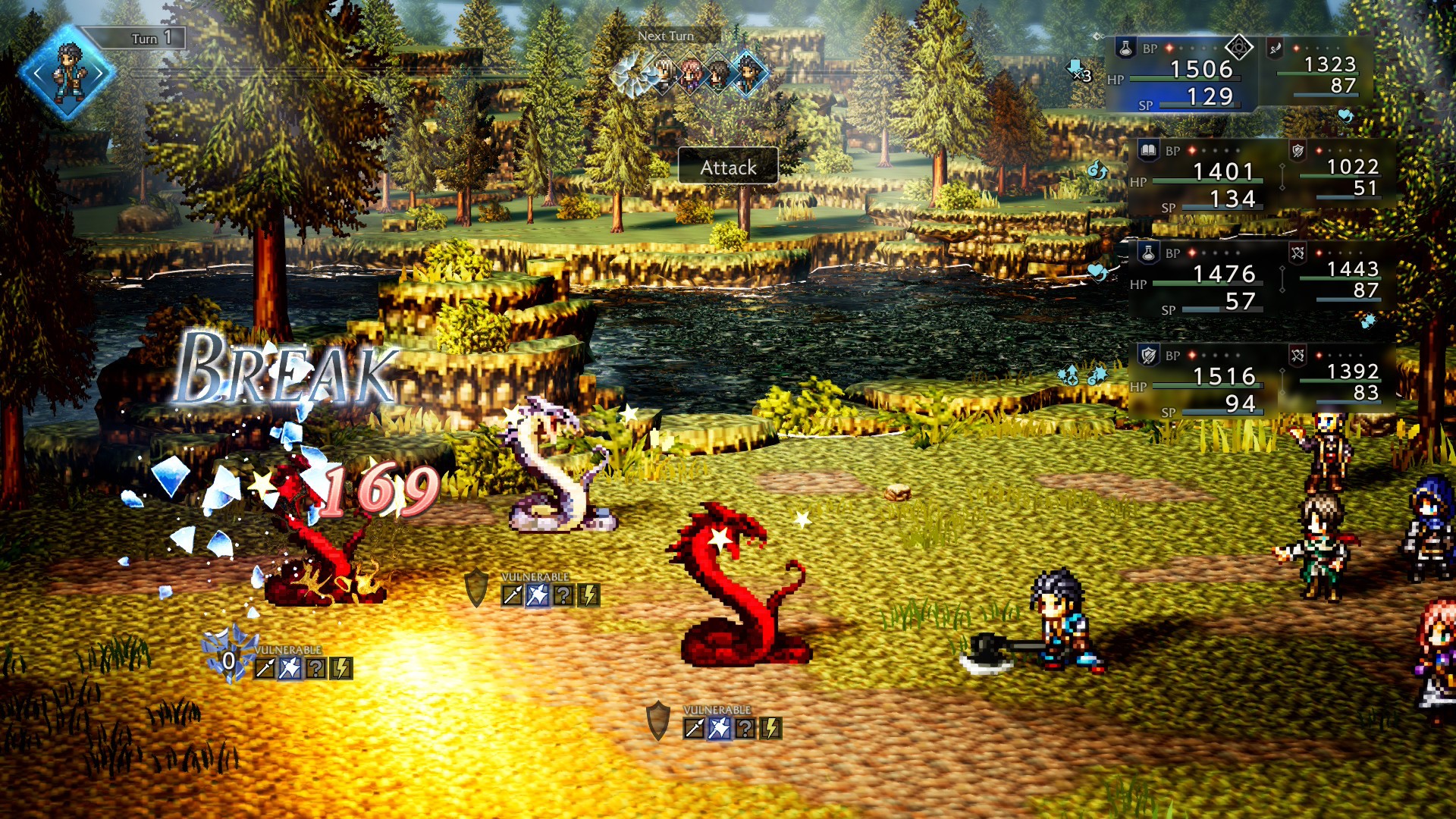This screenshot has width=1456, height=819.
Task: Select the warrior shield-and-sword job icon
Action: [x=1148, y=356]
